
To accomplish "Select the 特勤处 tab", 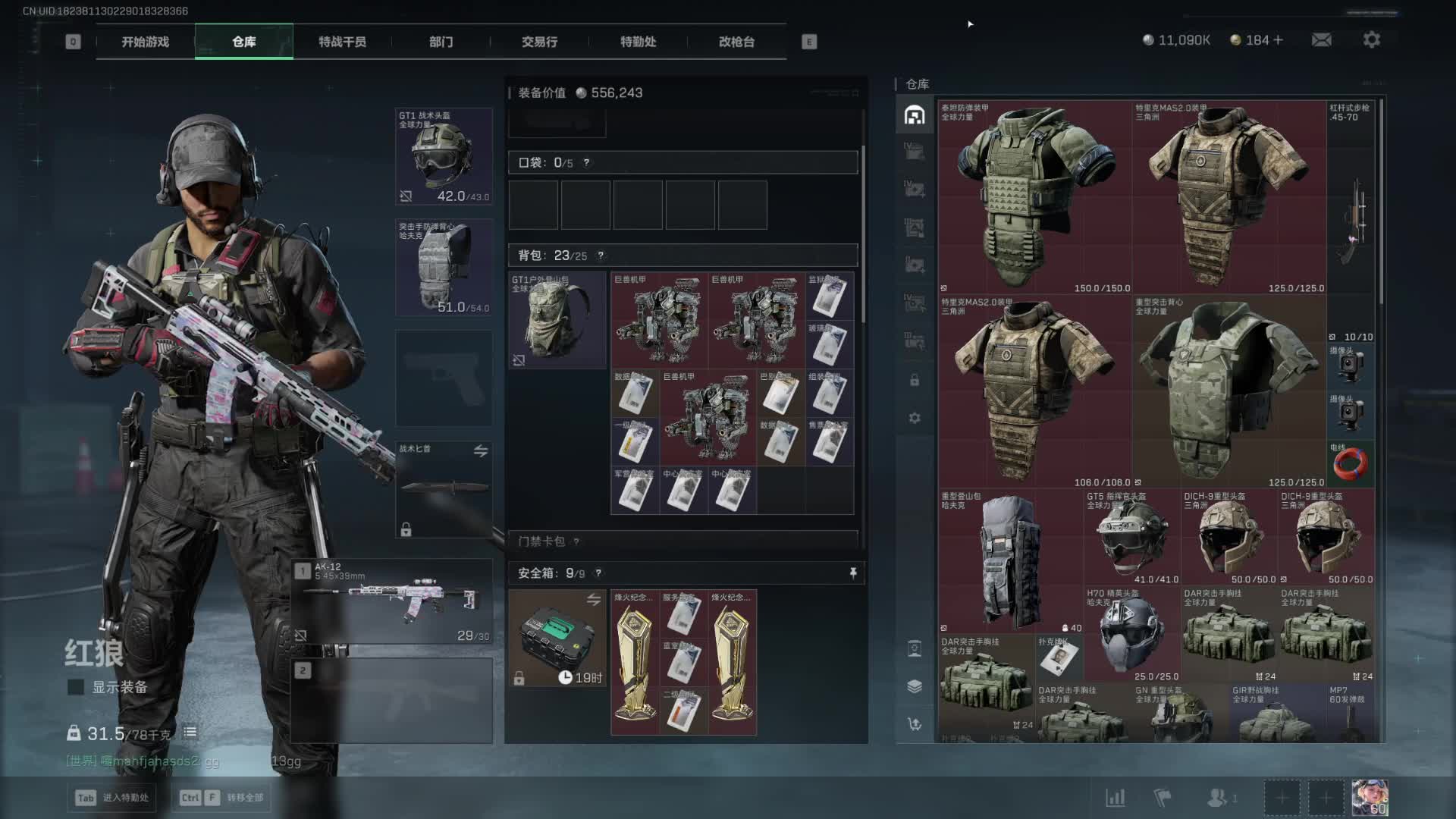I will coord(638,42).
